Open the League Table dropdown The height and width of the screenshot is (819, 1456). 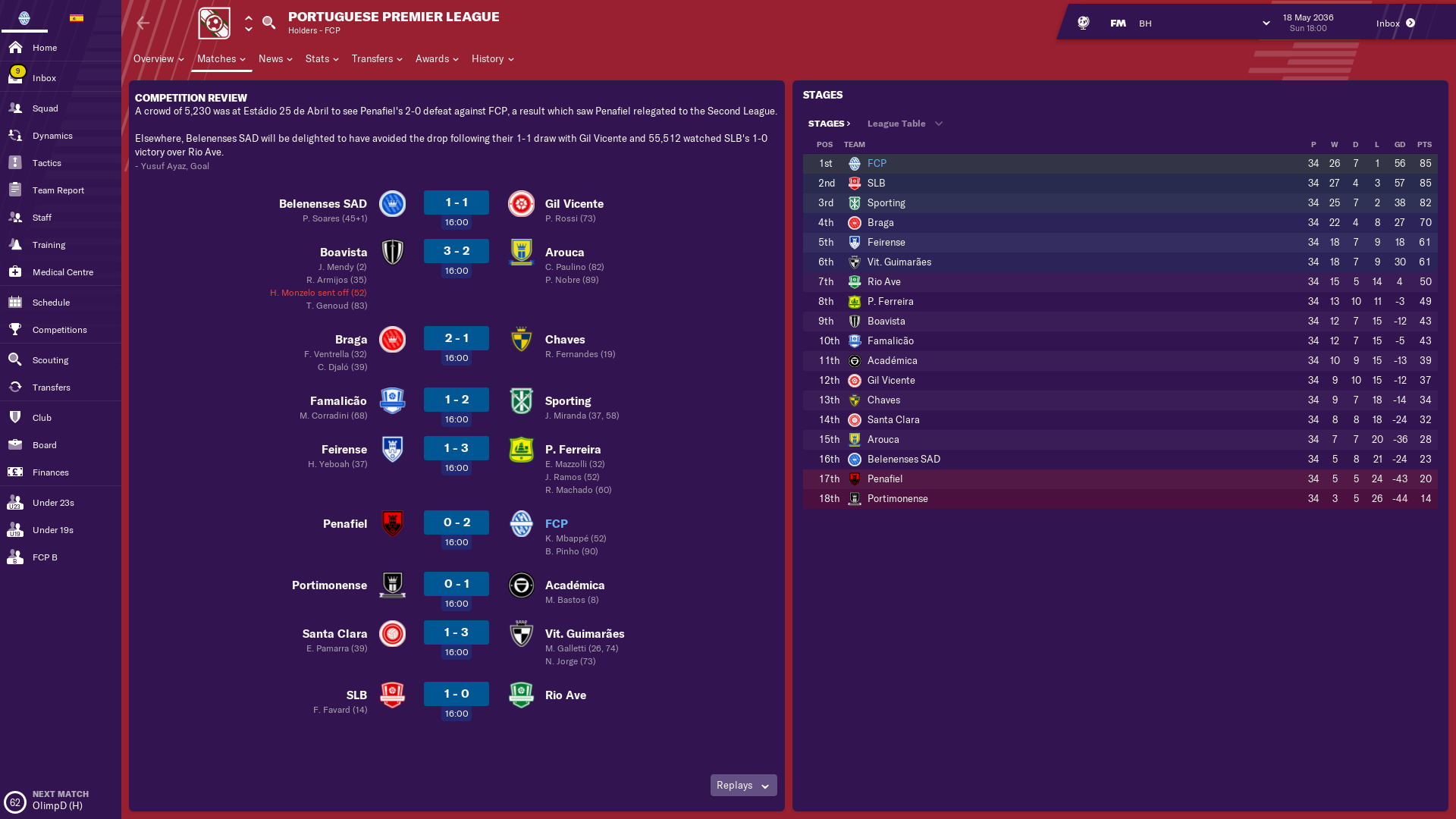904,124
